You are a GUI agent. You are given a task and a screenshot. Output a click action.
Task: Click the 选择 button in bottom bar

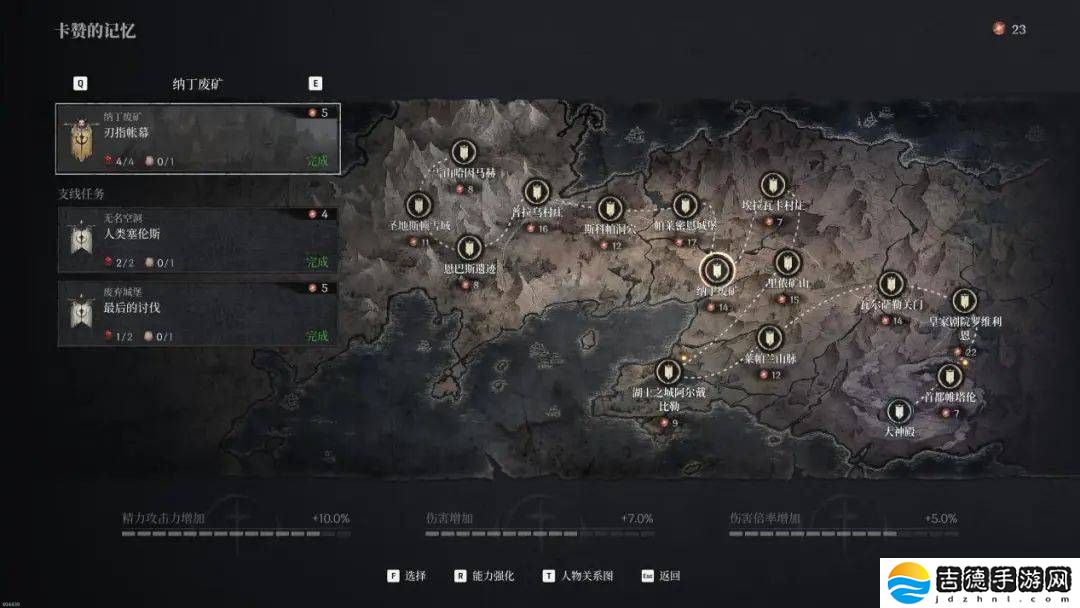point(407,576)
